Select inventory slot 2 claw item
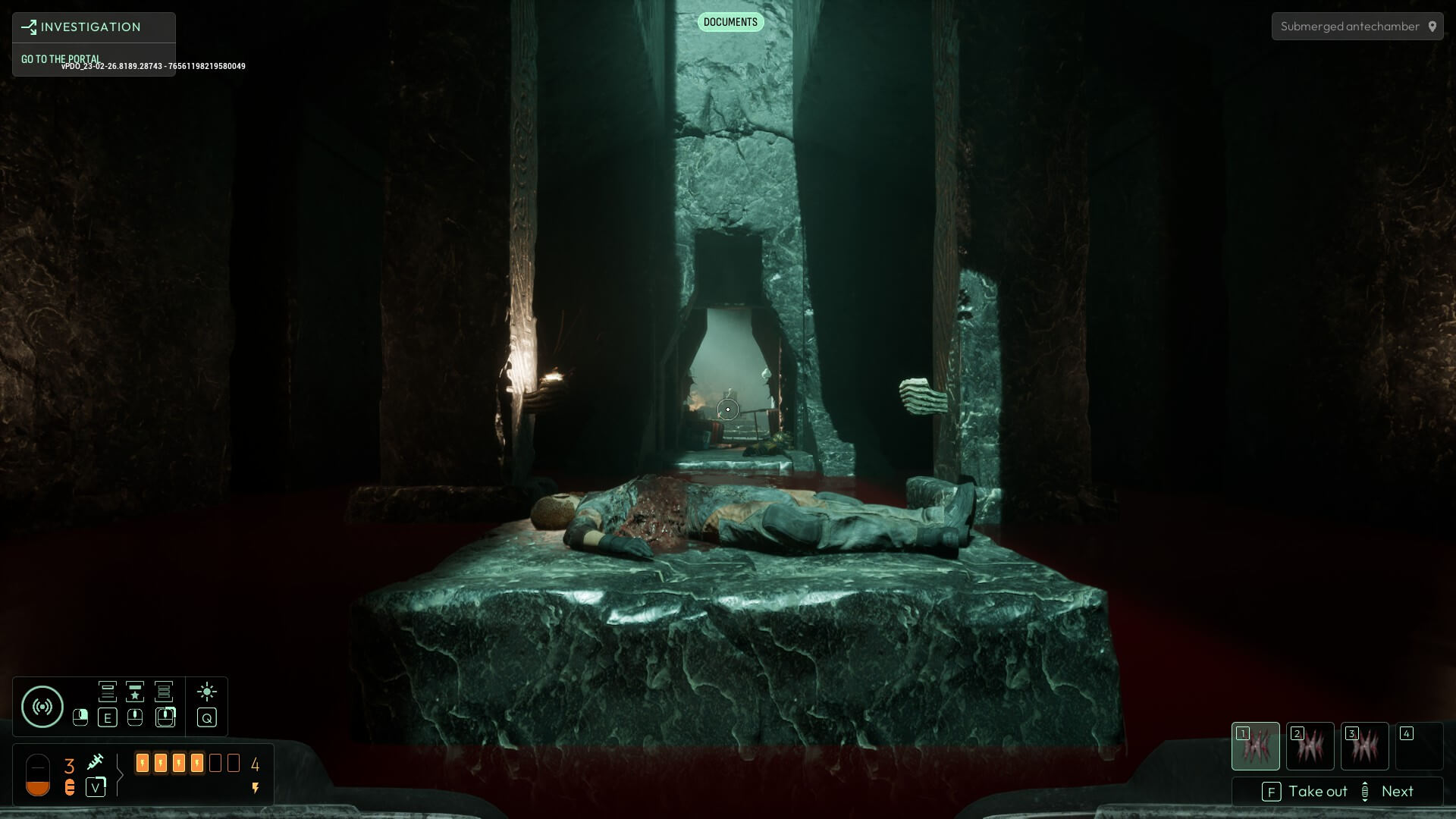 (x=1310, y=746)
